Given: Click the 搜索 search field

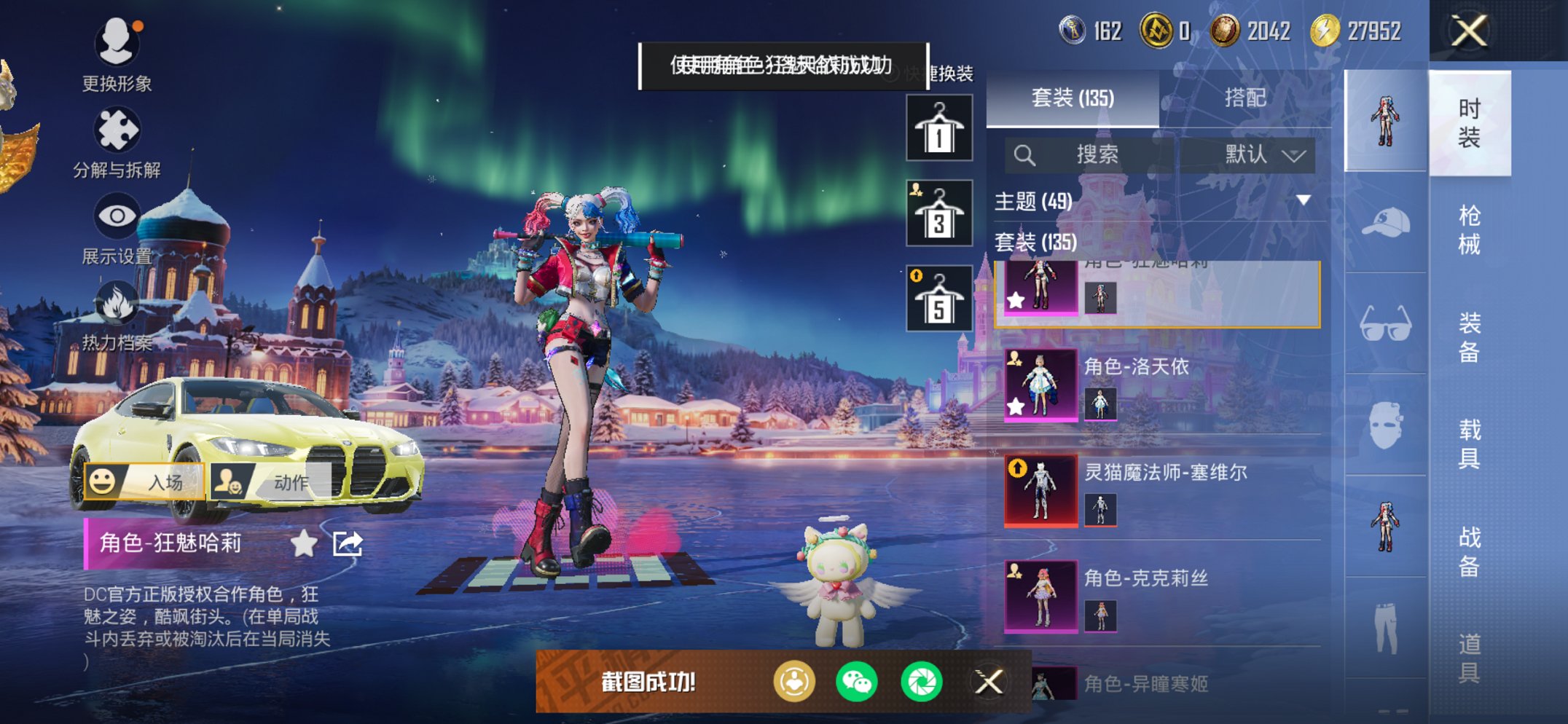Looking at the screenshot, I should (x=1093, y=154).
